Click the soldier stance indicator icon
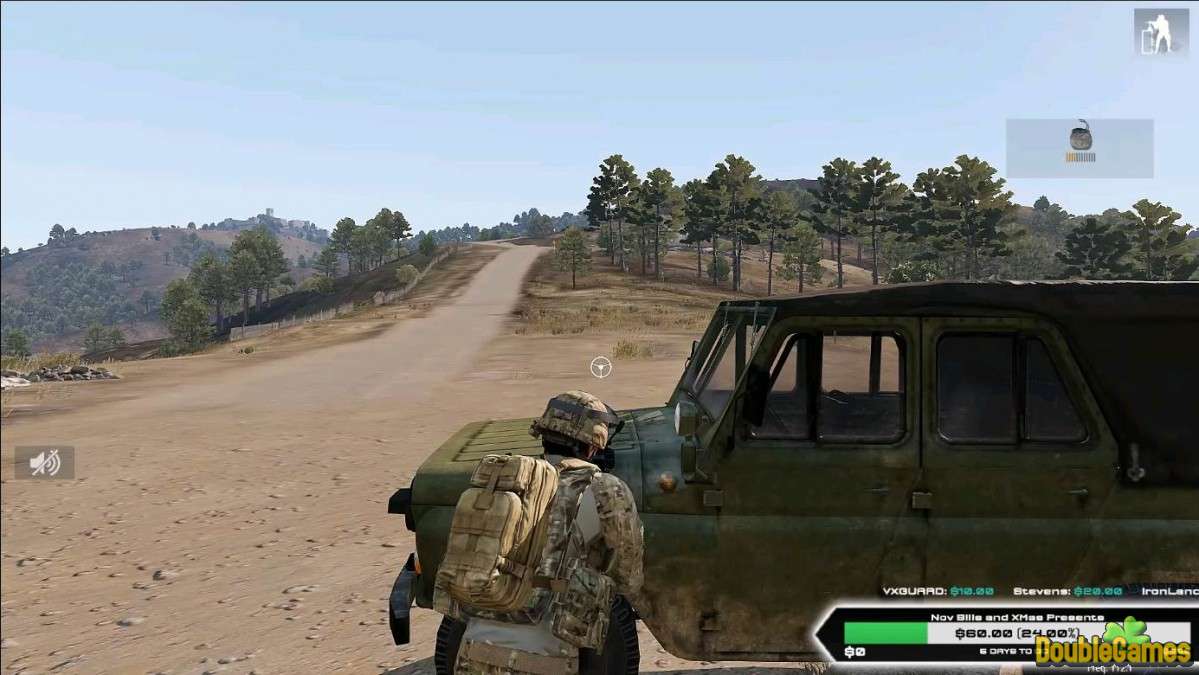The height and width of the screenshot is (675, 1199). 1161,32
